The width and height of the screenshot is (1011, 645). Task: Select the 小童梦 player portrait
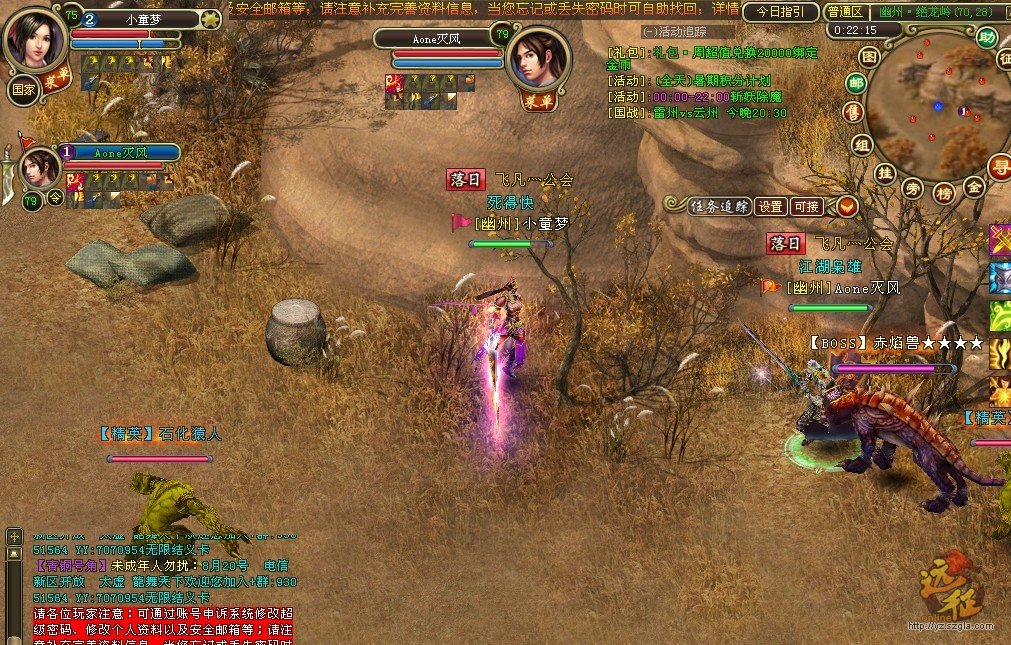click(x=36, y=38)
